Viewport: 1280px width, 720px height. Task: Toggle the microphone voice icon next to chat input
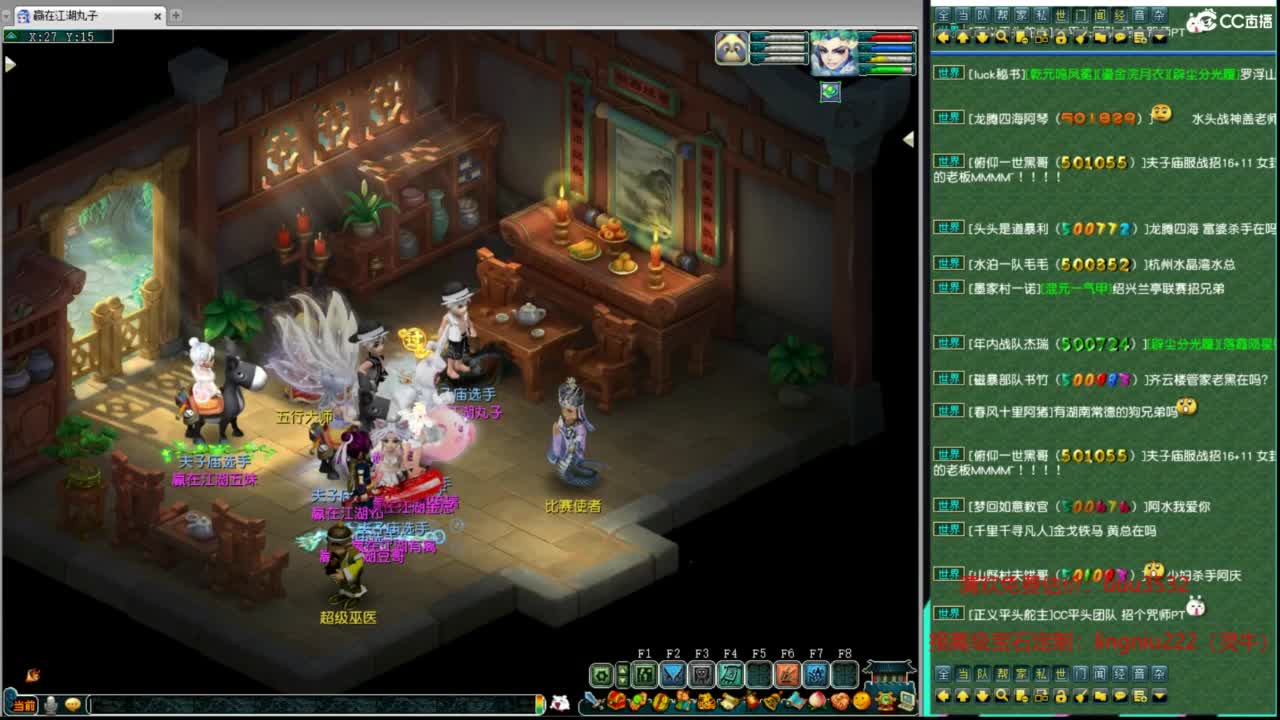click(50, 704)
